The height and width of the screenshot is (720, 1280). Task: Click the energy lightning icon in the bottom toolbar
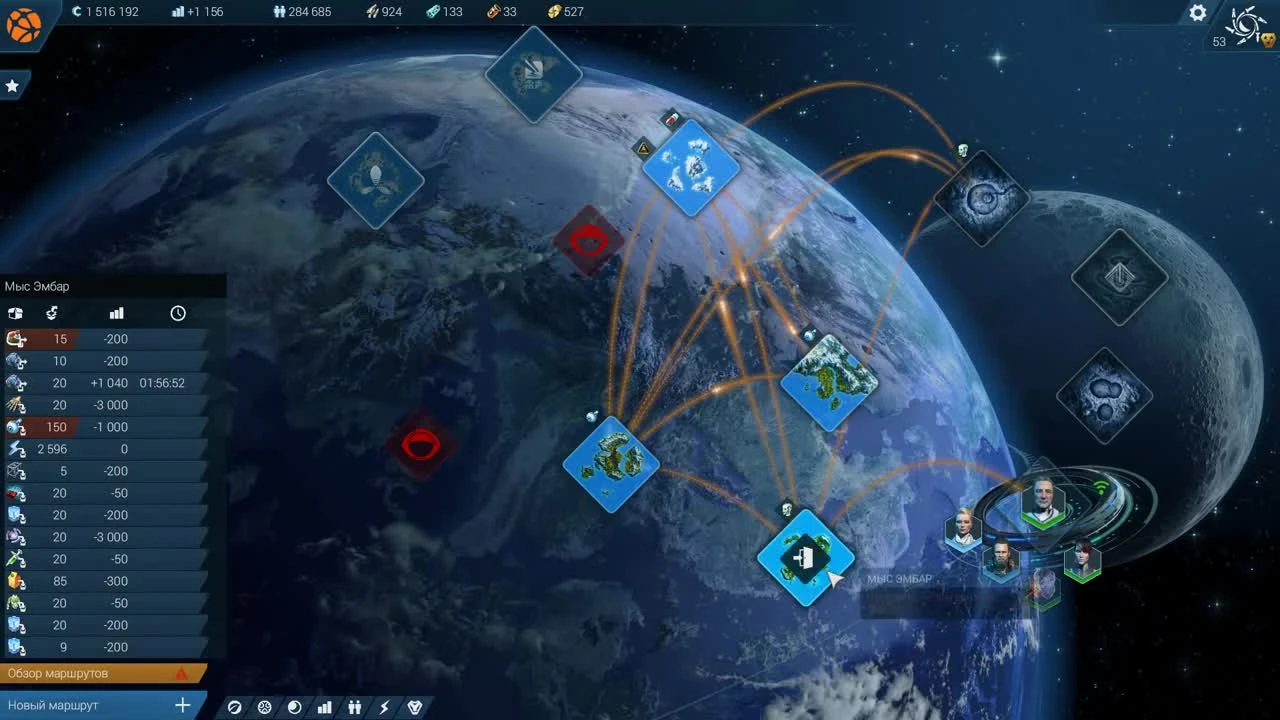point(384,707)
